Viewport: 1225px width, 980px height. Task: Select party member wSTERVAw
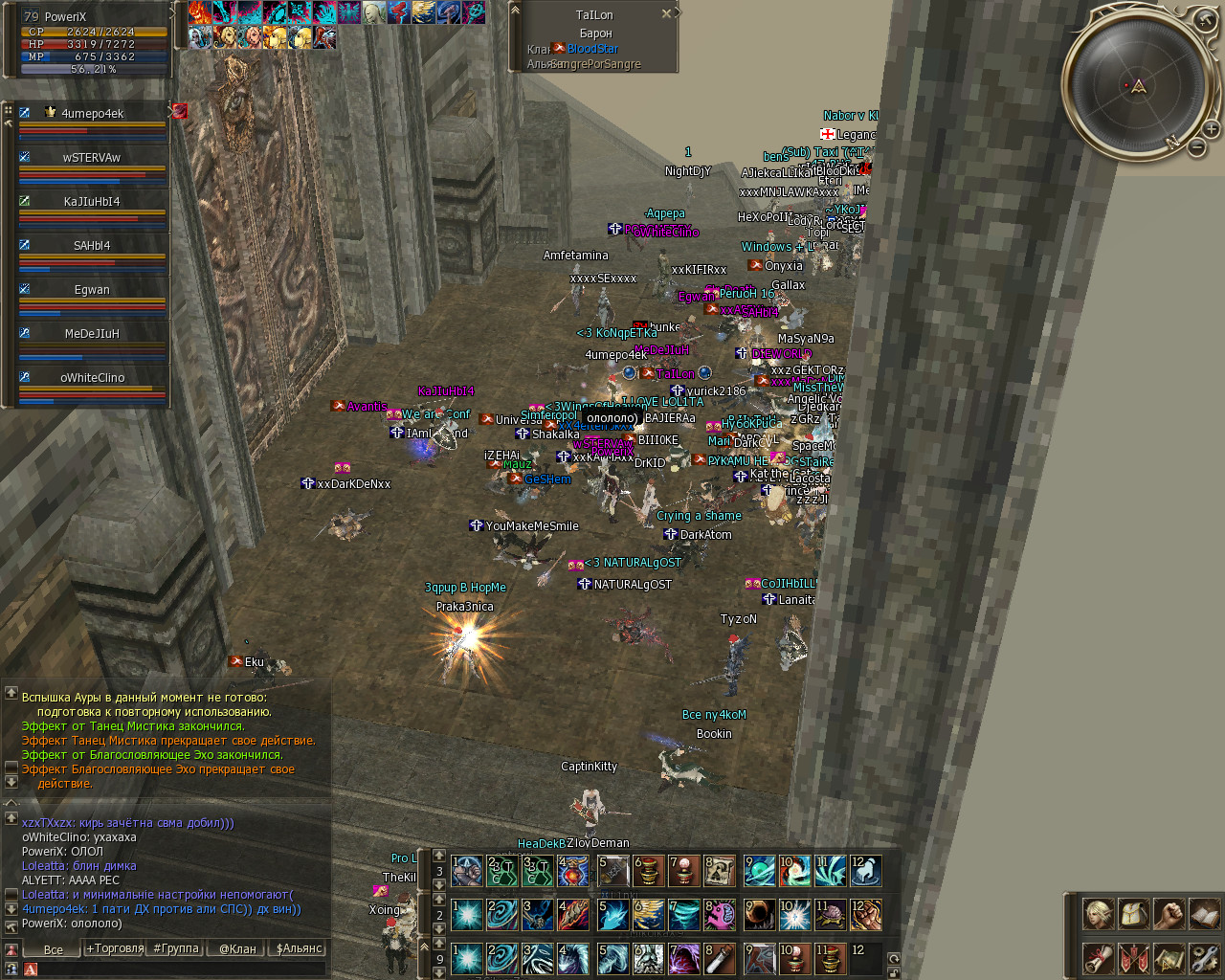(92, 158)
